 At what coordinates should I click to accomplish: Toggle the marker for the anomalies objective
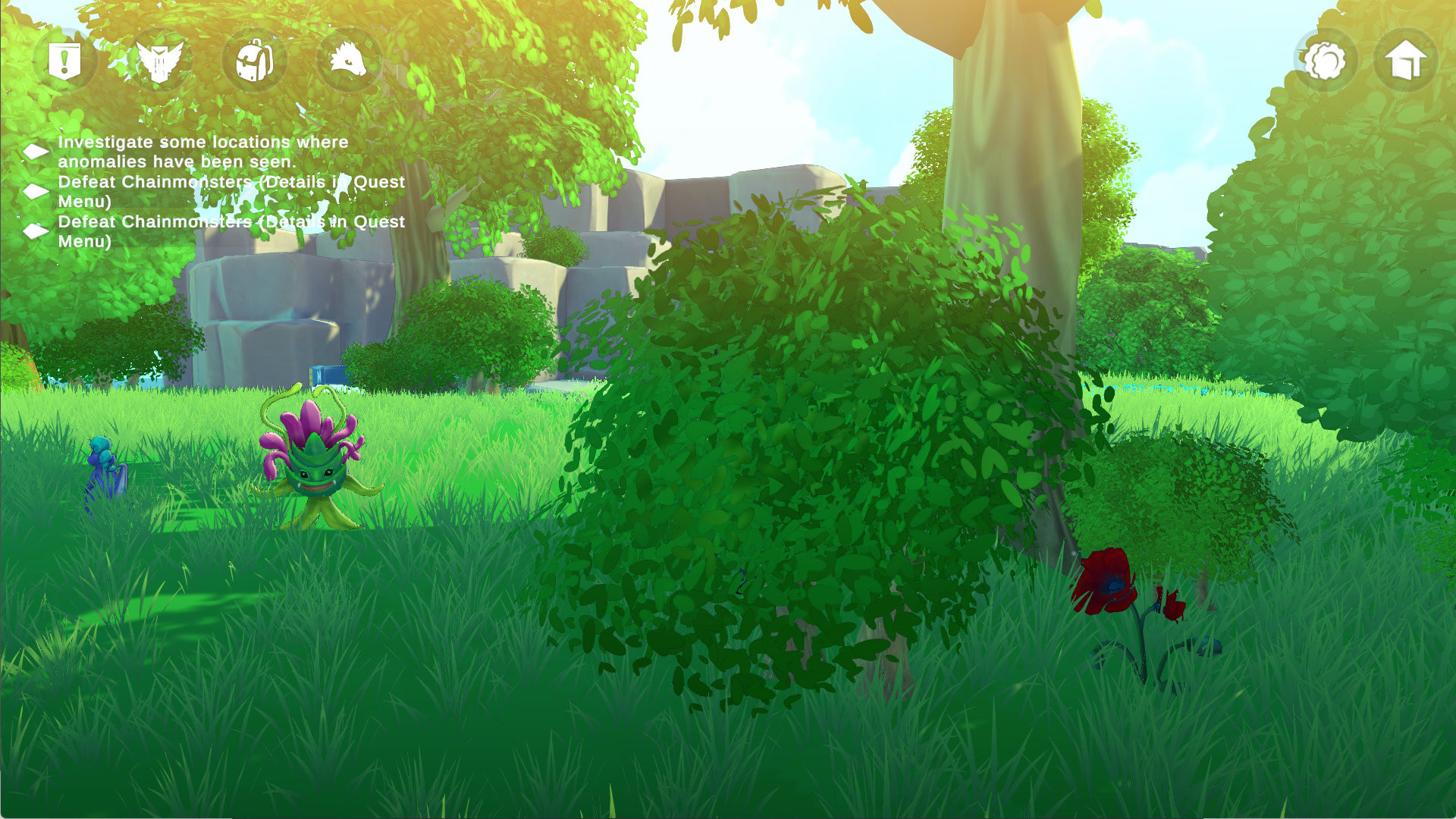coord(34,150)
